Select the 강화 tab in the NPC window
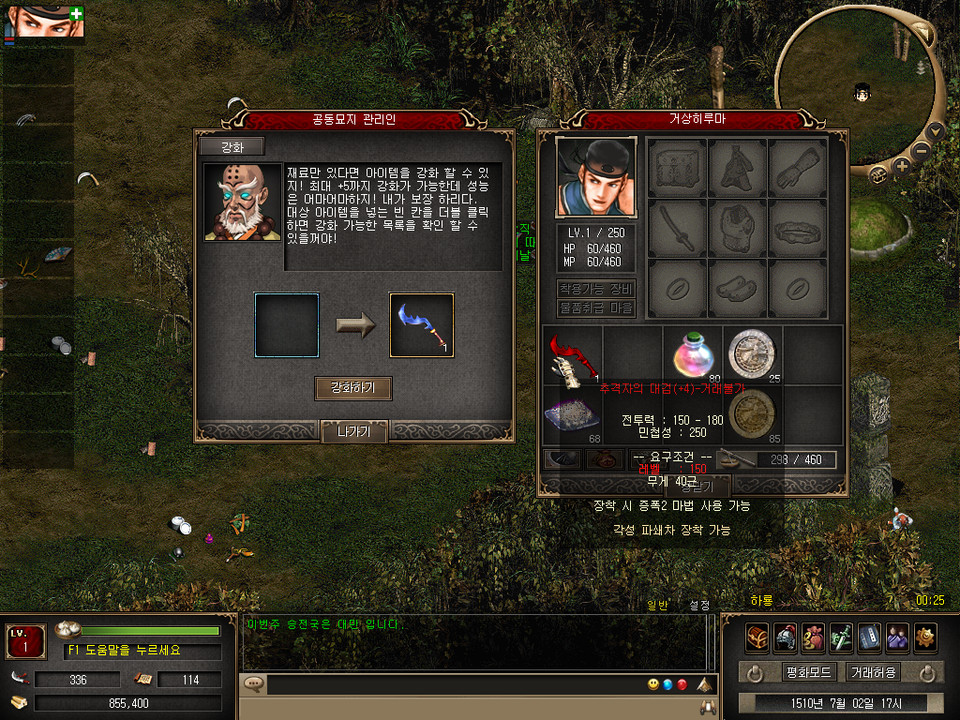Image resolution: width=960 pixels, height=720 pixels. [x=231, y=147]
